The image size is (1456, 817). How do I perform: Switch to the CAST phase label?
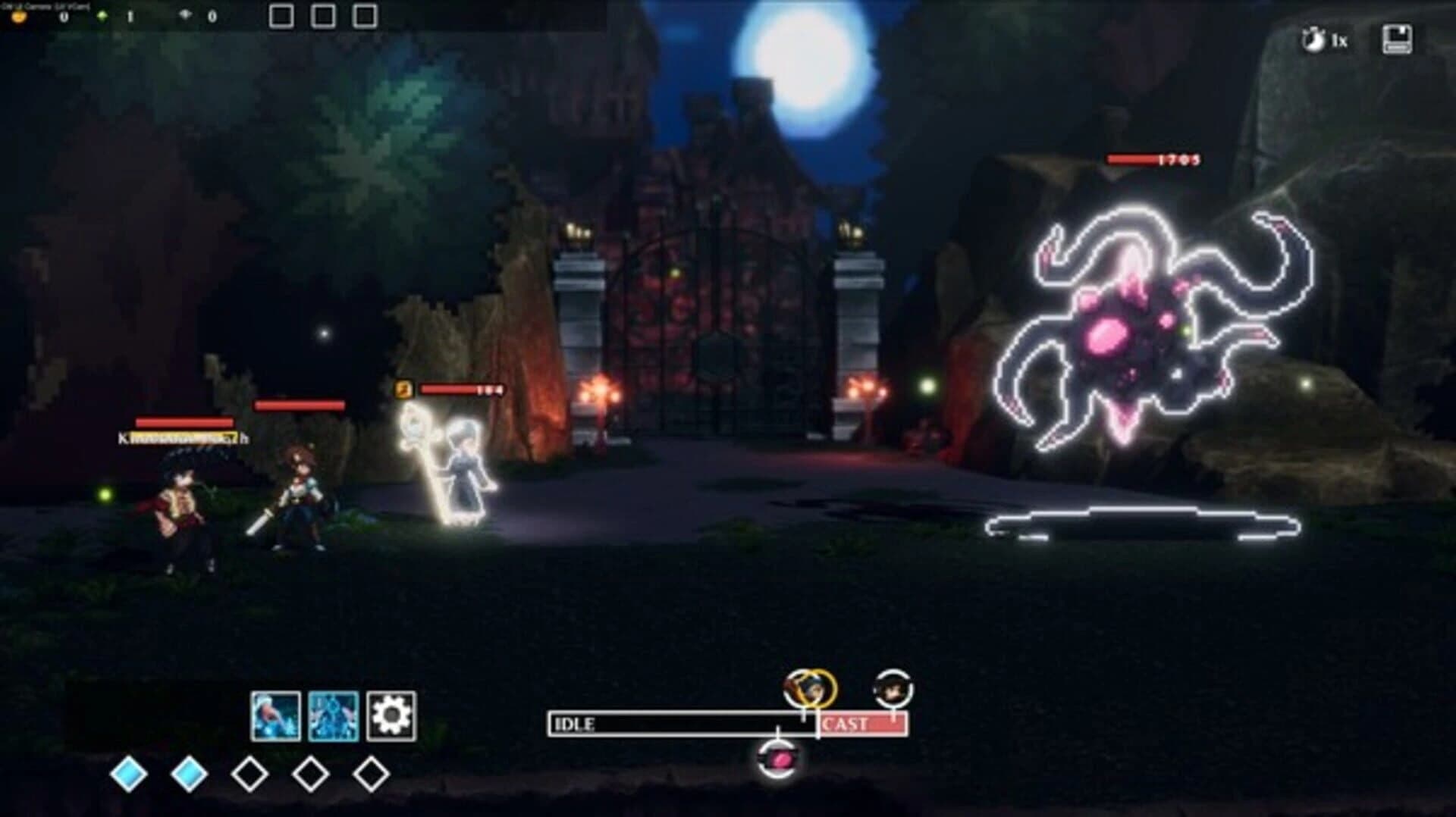(853, 724)
